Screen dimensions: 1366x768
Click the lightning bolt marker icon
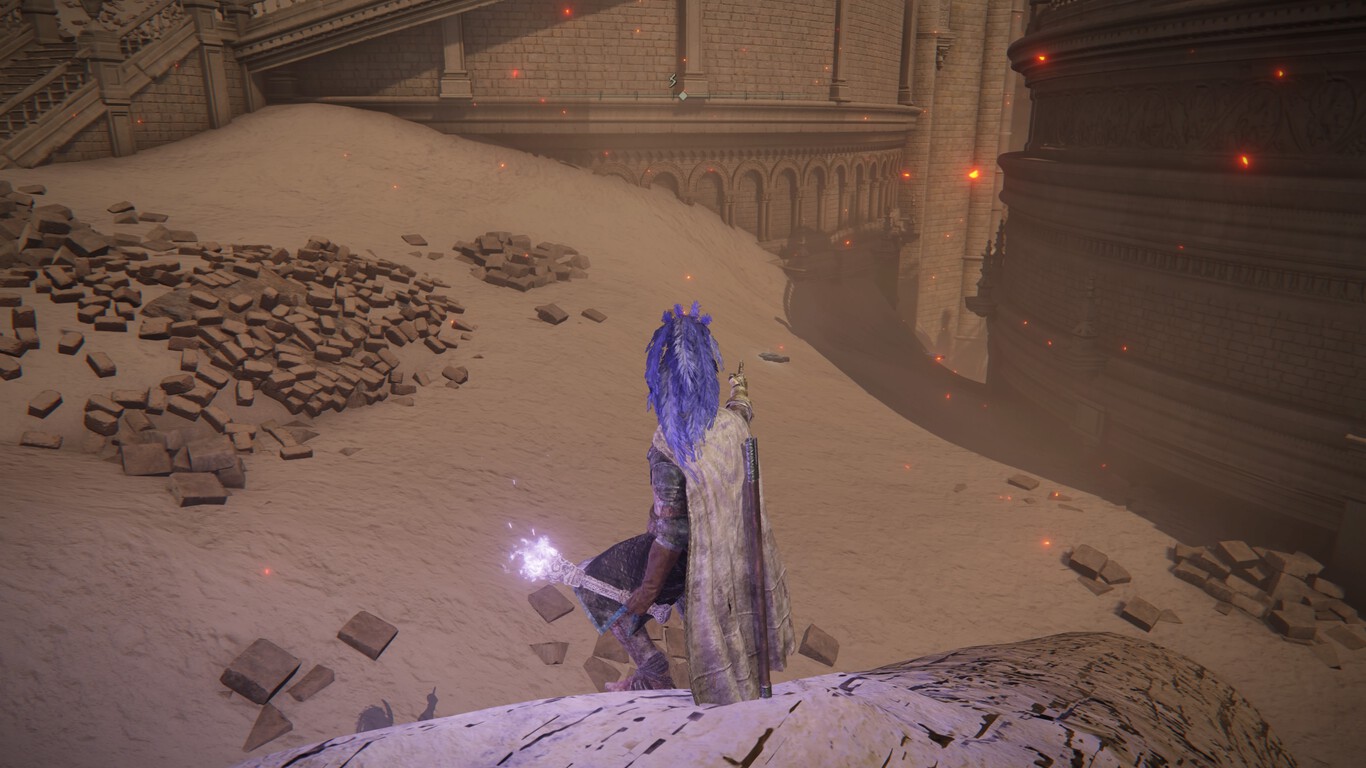pyautogui.click(x=673, y=80)
